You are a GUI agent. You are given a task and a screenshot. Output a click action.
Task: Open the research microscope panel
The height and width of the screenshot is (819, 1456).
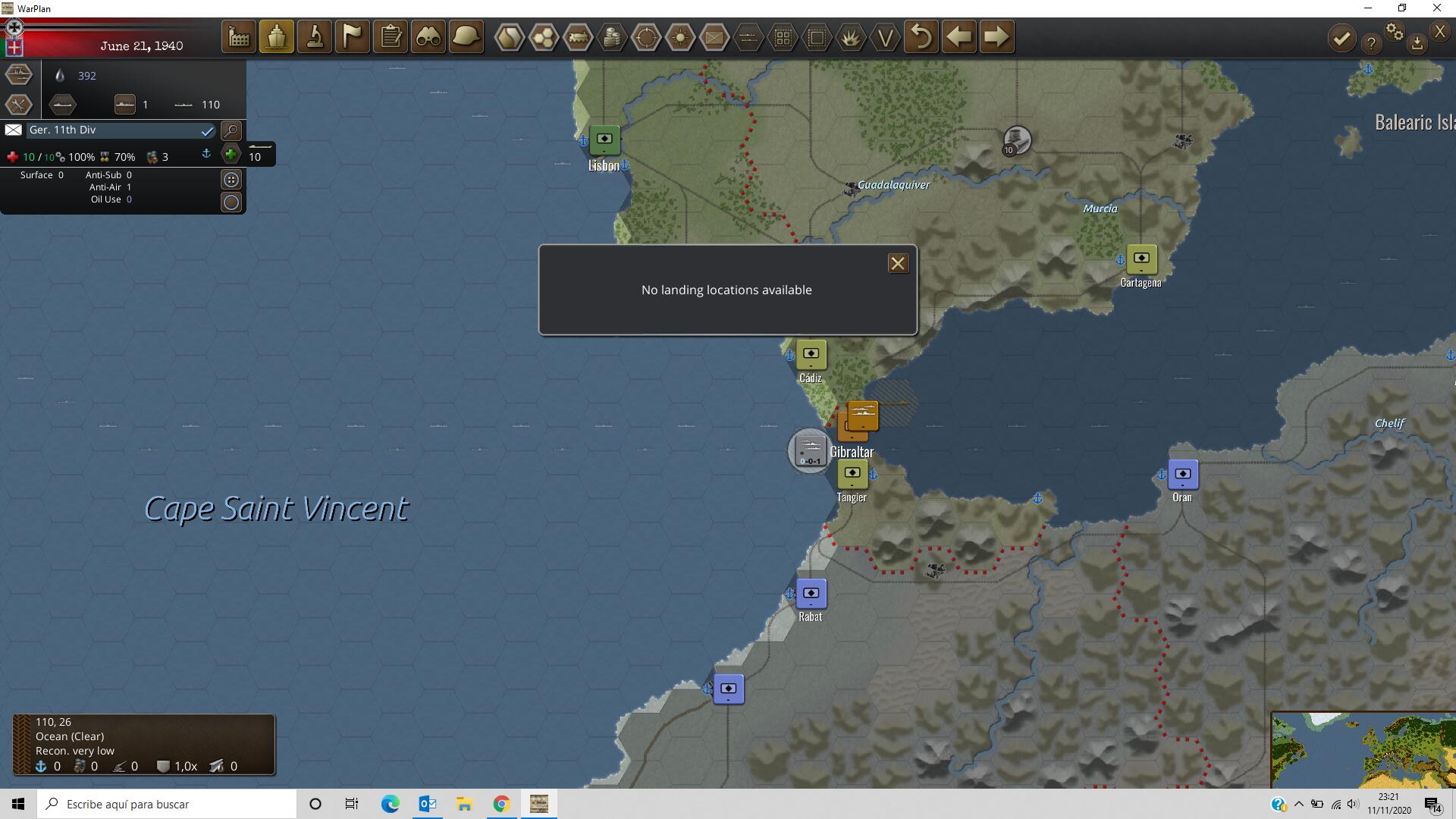314,36
